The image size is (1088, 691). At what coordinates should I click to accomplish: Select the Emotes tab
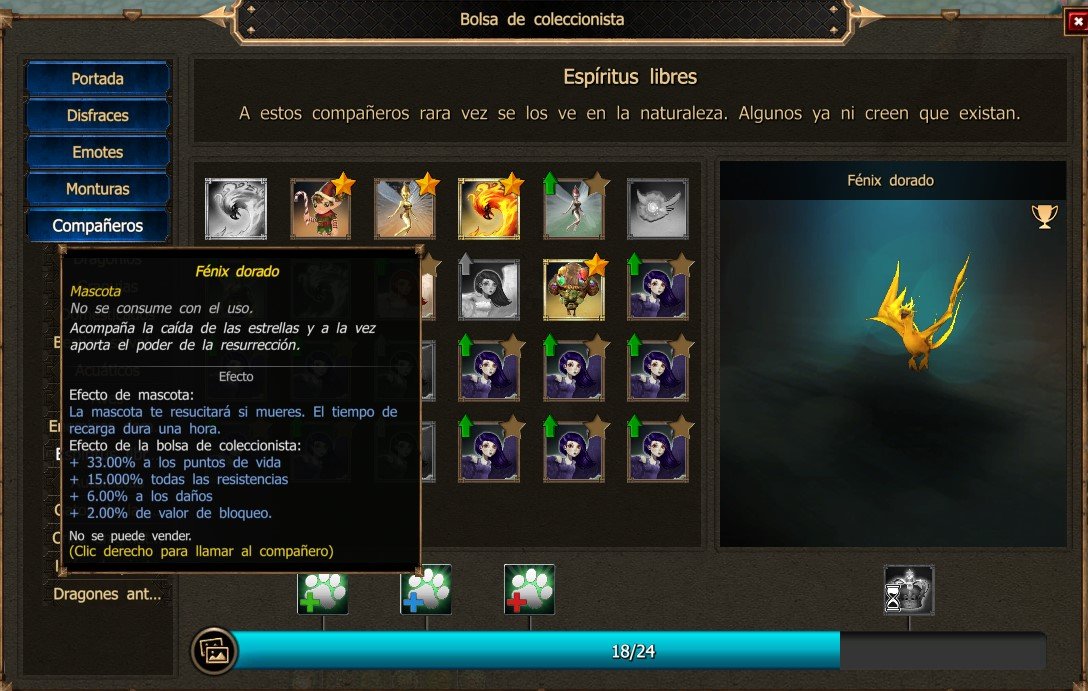(x=97, y=152)
